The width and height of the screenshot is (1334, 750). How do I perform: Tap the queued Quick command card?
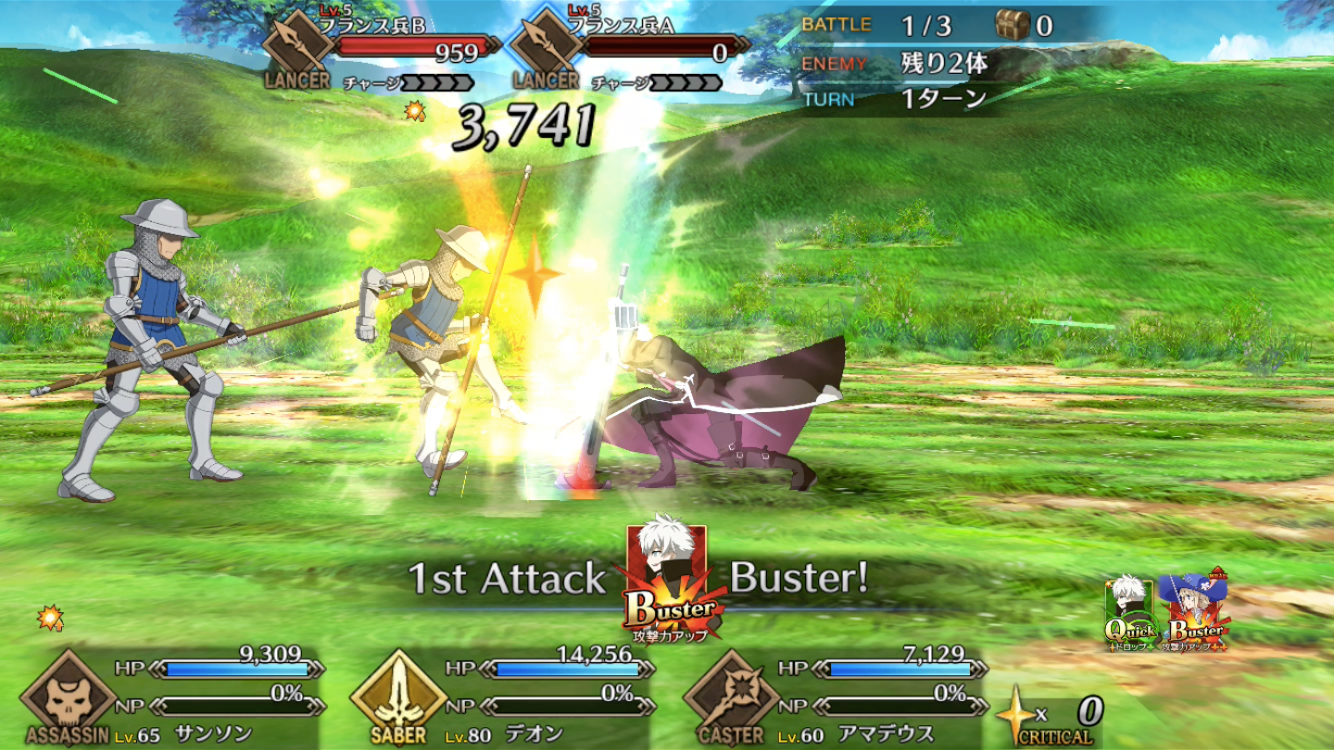point(1131,612)
